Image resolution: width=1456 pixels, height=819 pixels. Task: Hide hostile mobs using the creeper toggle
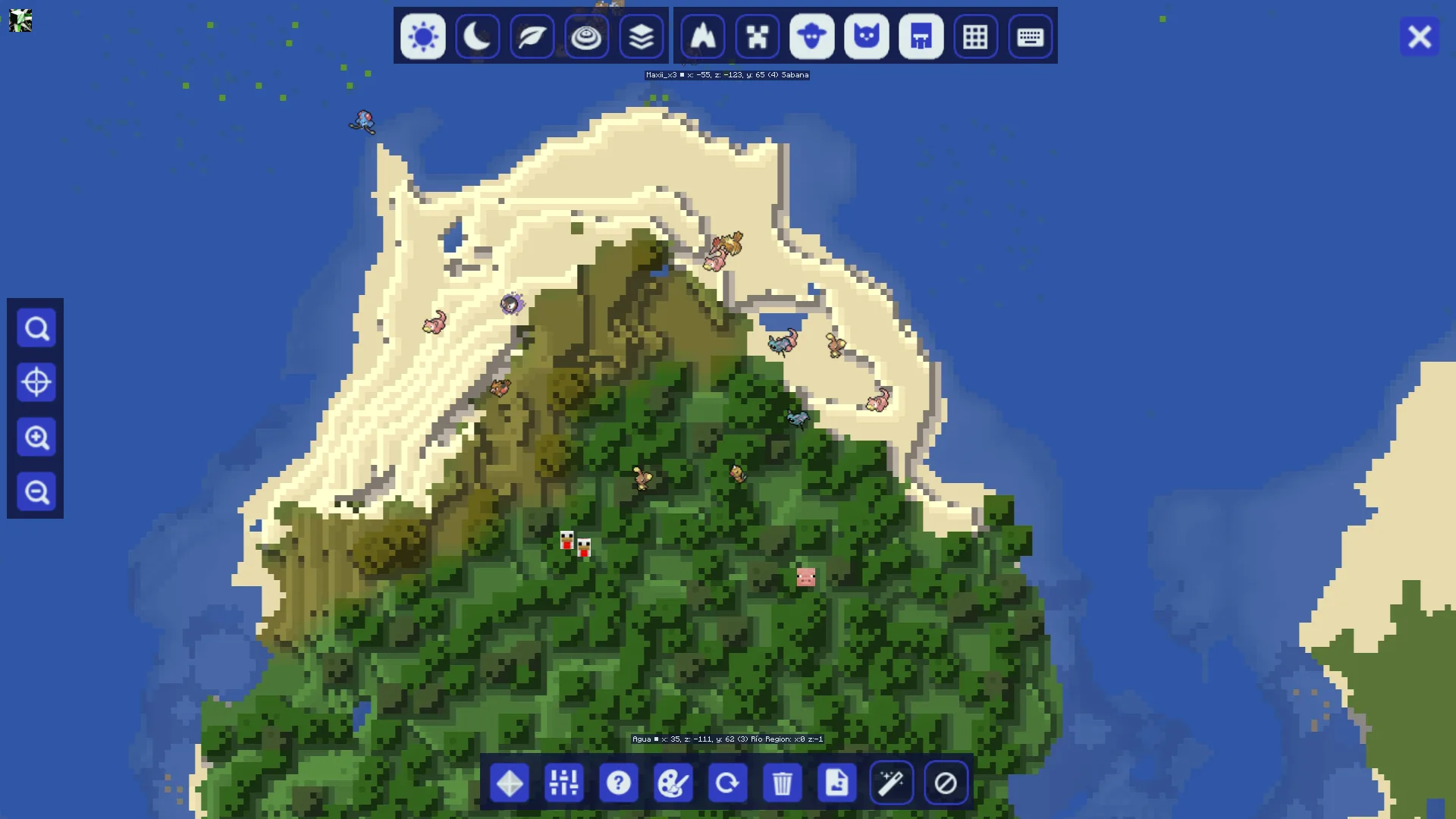(758, 36)
